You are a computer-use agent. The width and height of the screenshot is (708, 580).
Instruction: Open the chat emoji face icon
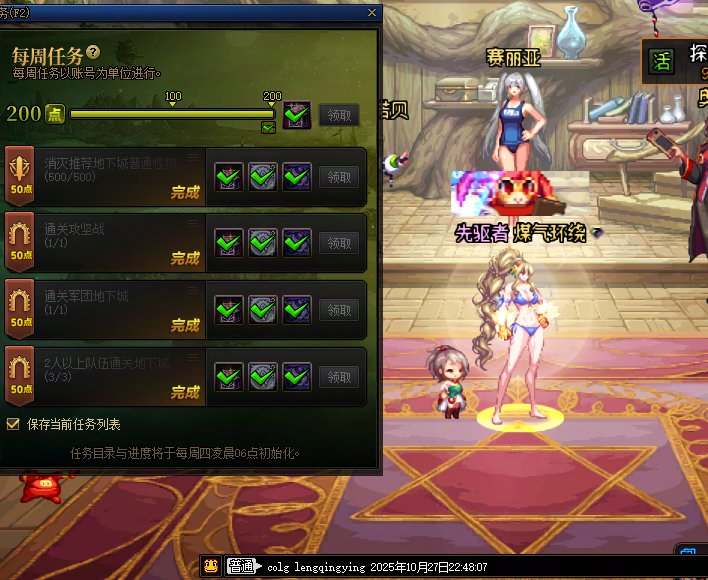click(x=211, y=567)
